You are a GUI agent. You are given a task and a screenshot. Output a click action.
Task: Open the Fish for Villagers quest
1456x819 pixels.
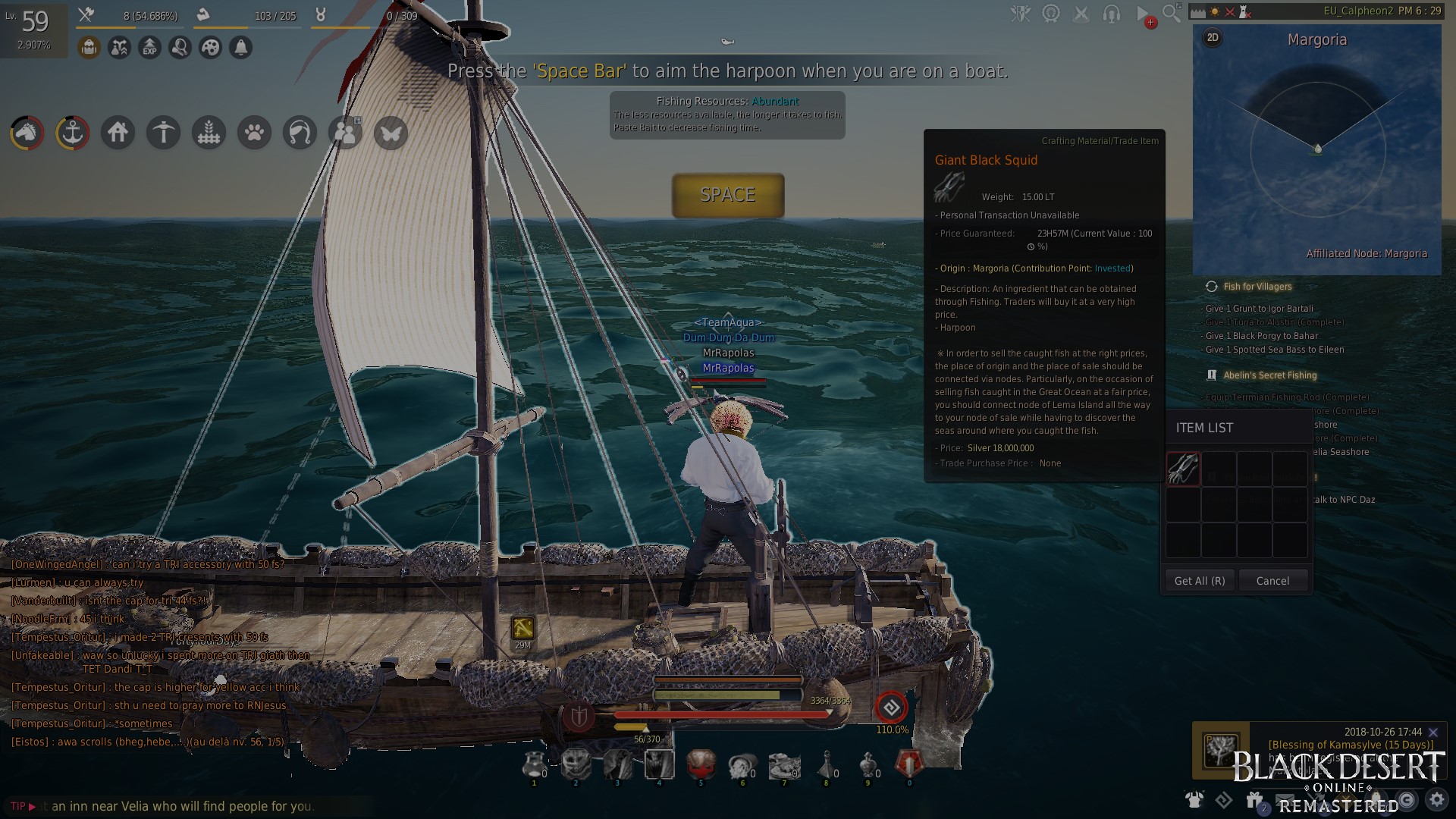click(1257, 287)
